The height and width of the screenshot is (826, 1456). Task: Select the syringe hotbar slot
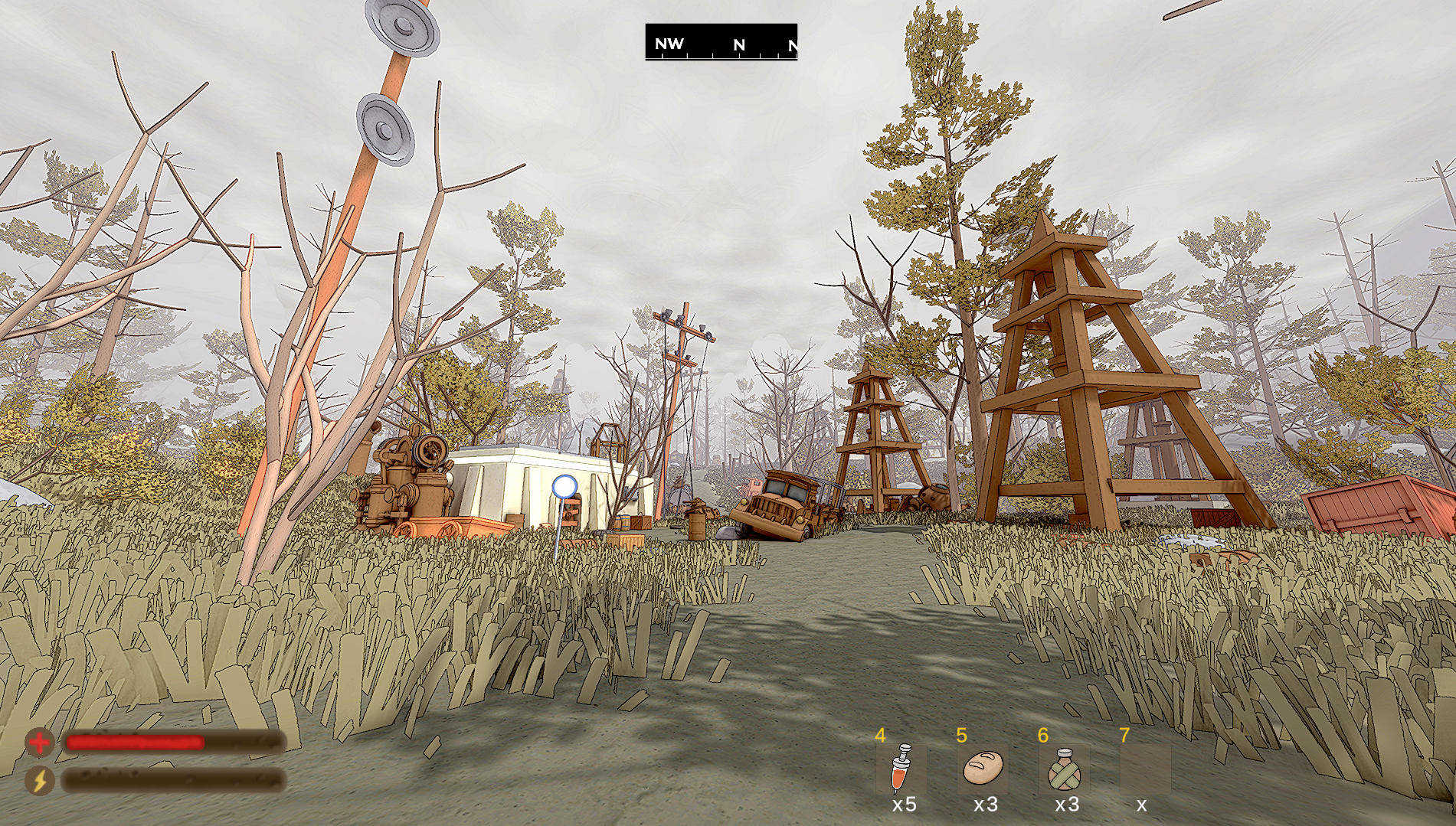[x=901, y=769]
